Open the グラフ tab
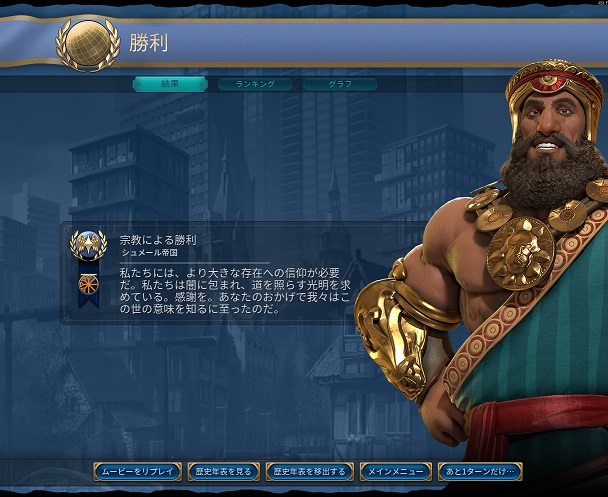Screen dimensions: 608x497 tap(340, 85)
